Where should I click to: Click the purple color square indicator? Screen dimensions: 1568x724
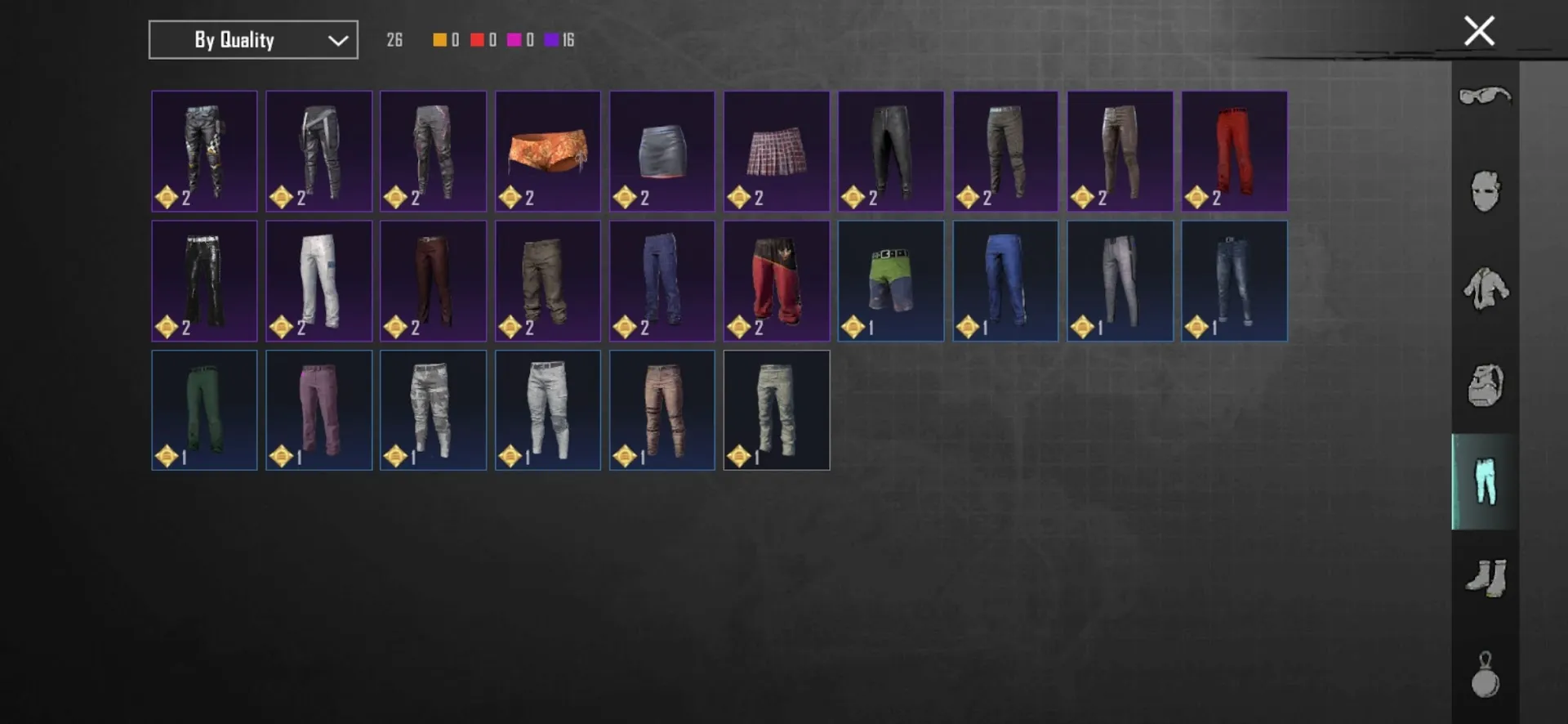point(550,38)
